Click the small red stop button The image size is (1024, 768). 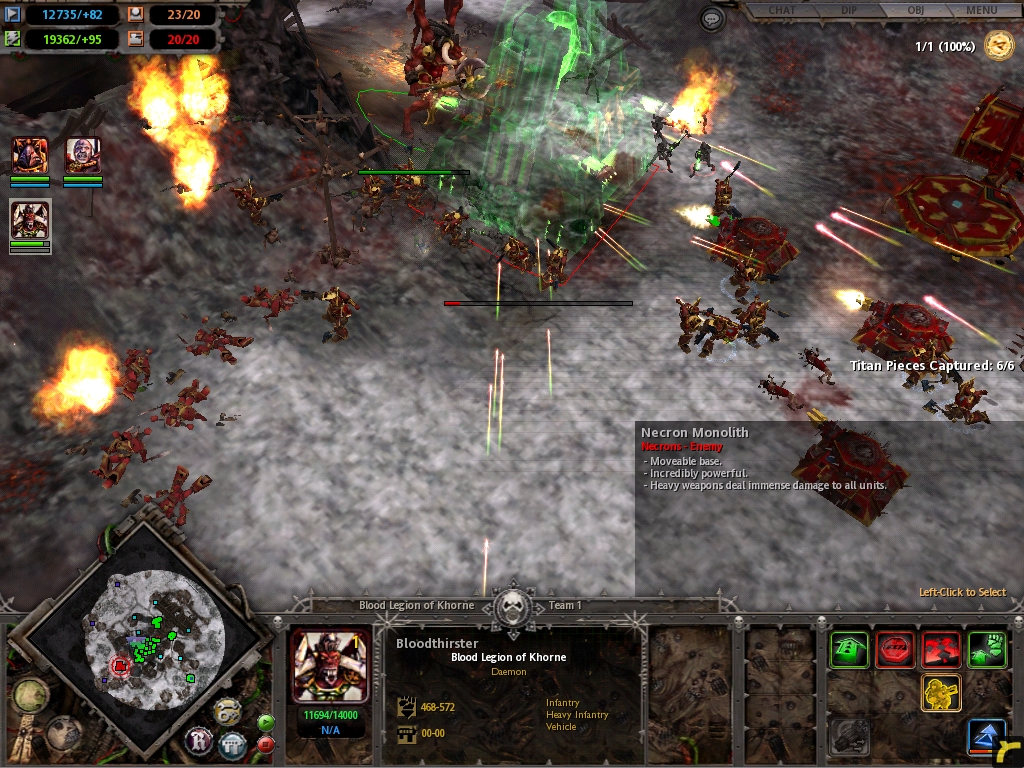pos(266,744)
